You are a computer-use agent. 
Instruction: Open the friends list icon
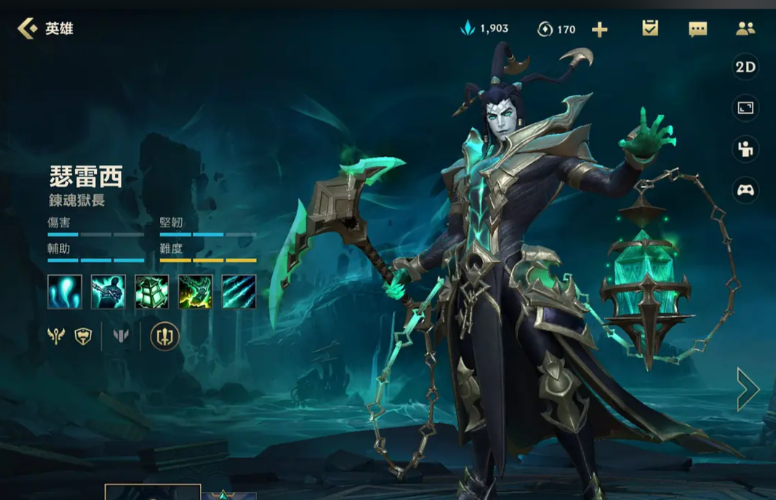pos(745,28)
